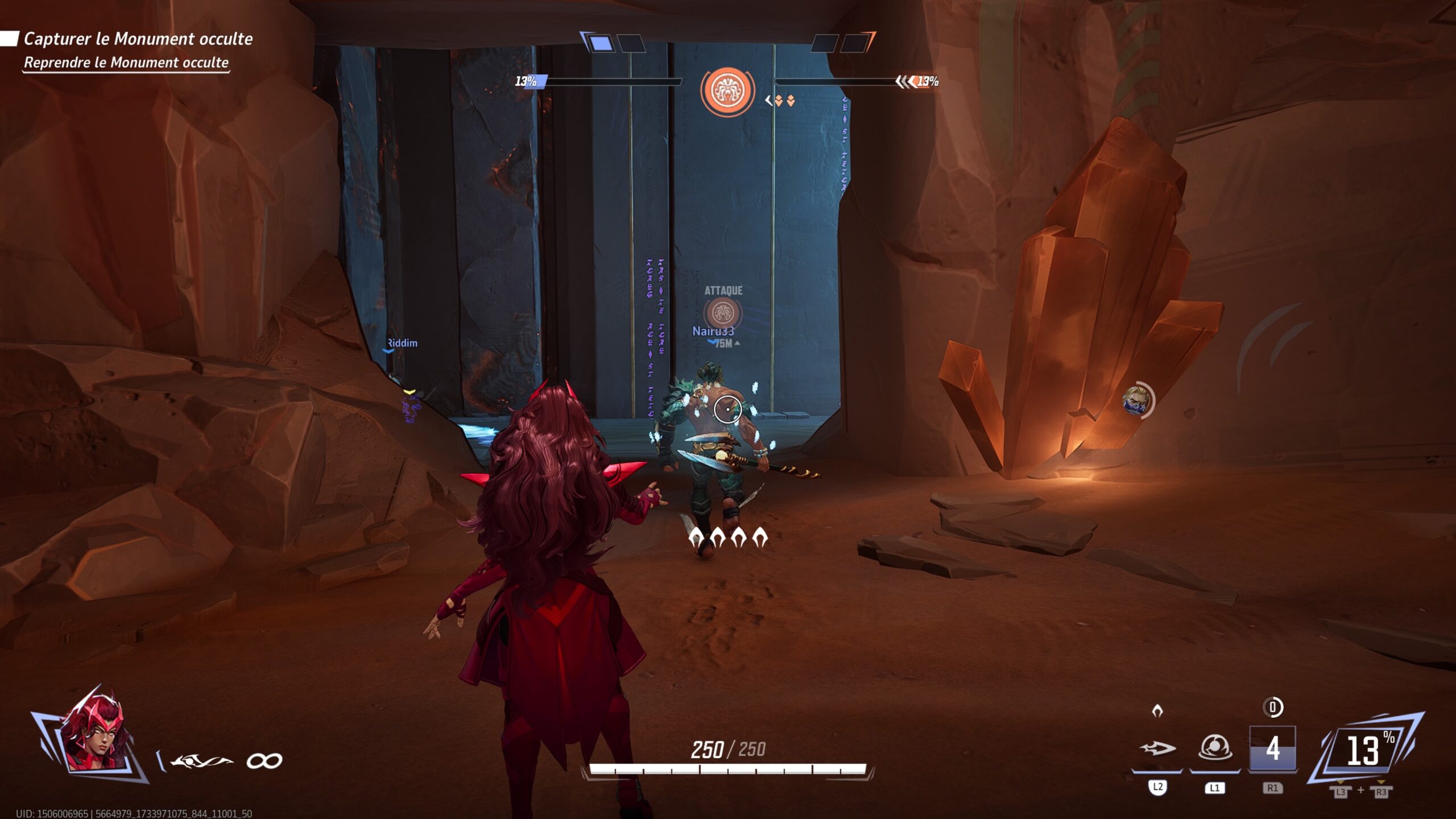Click the orange monument emblem at top center
Screen dimensions: 1456x819
click(x=727, y=90)
